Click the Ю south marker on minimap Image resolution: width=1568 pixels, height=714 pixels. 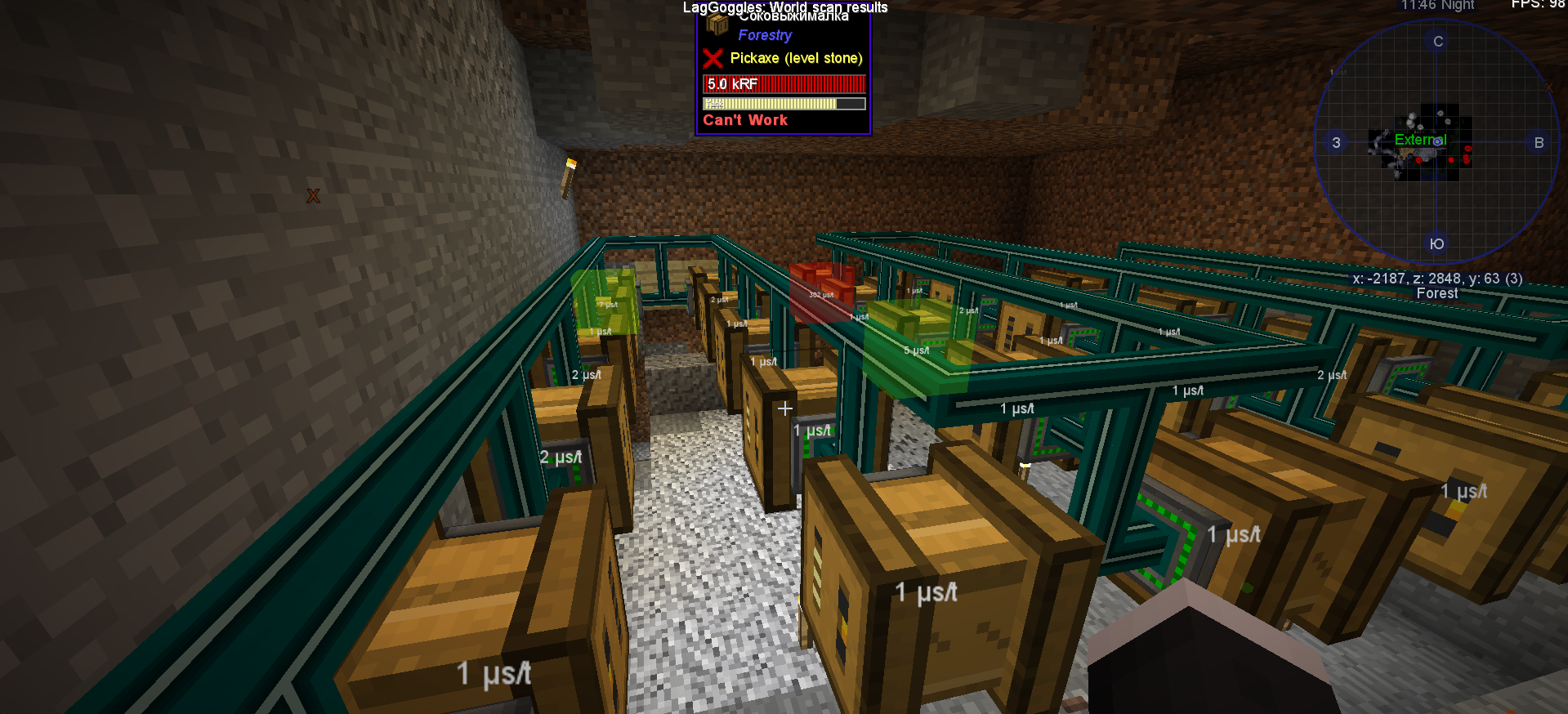[1436, 243]
